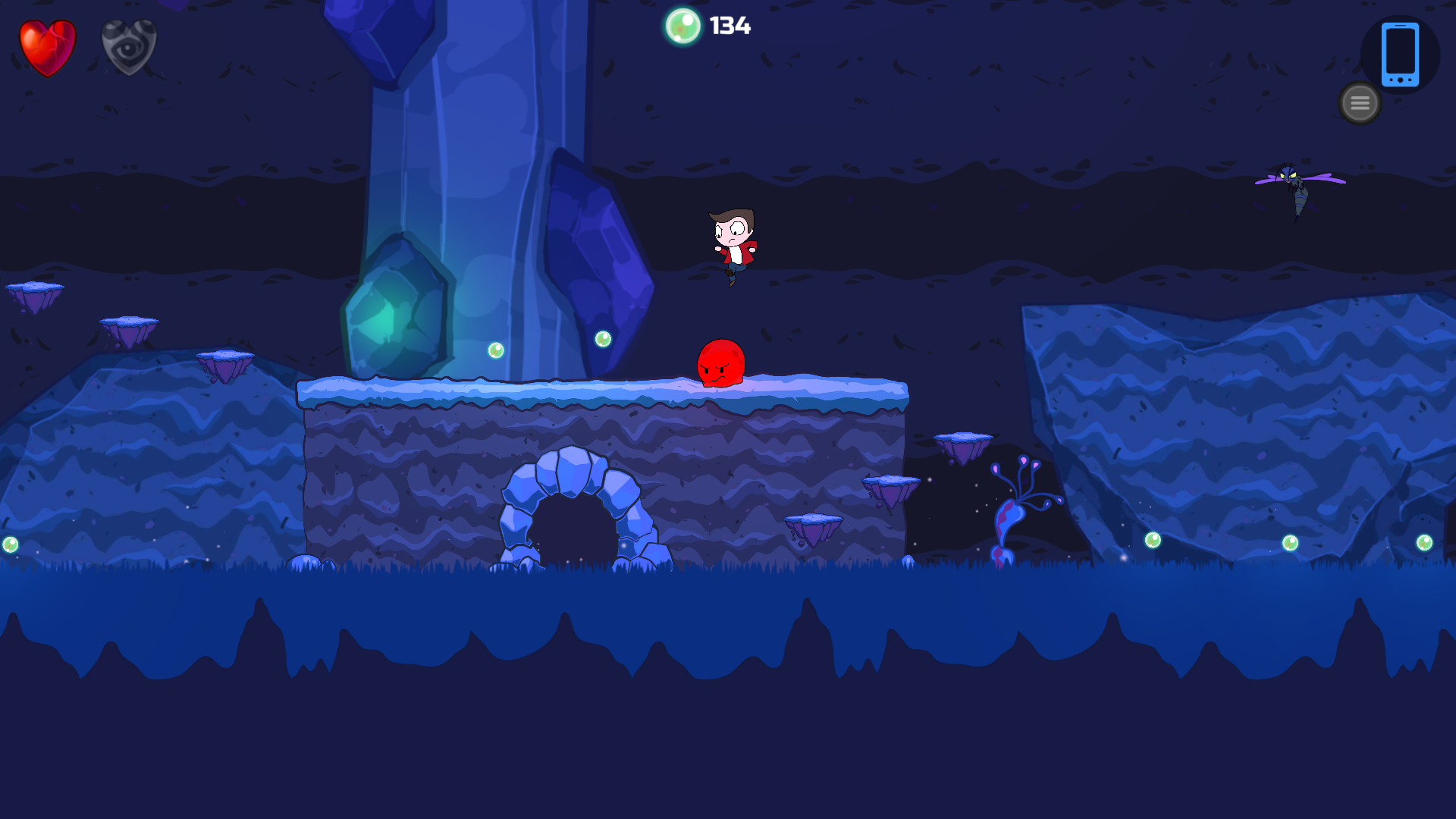Viewport: 1456px width, 819px height.
Task: Click the red health heart icon
Action: click(x=47, y=47)
